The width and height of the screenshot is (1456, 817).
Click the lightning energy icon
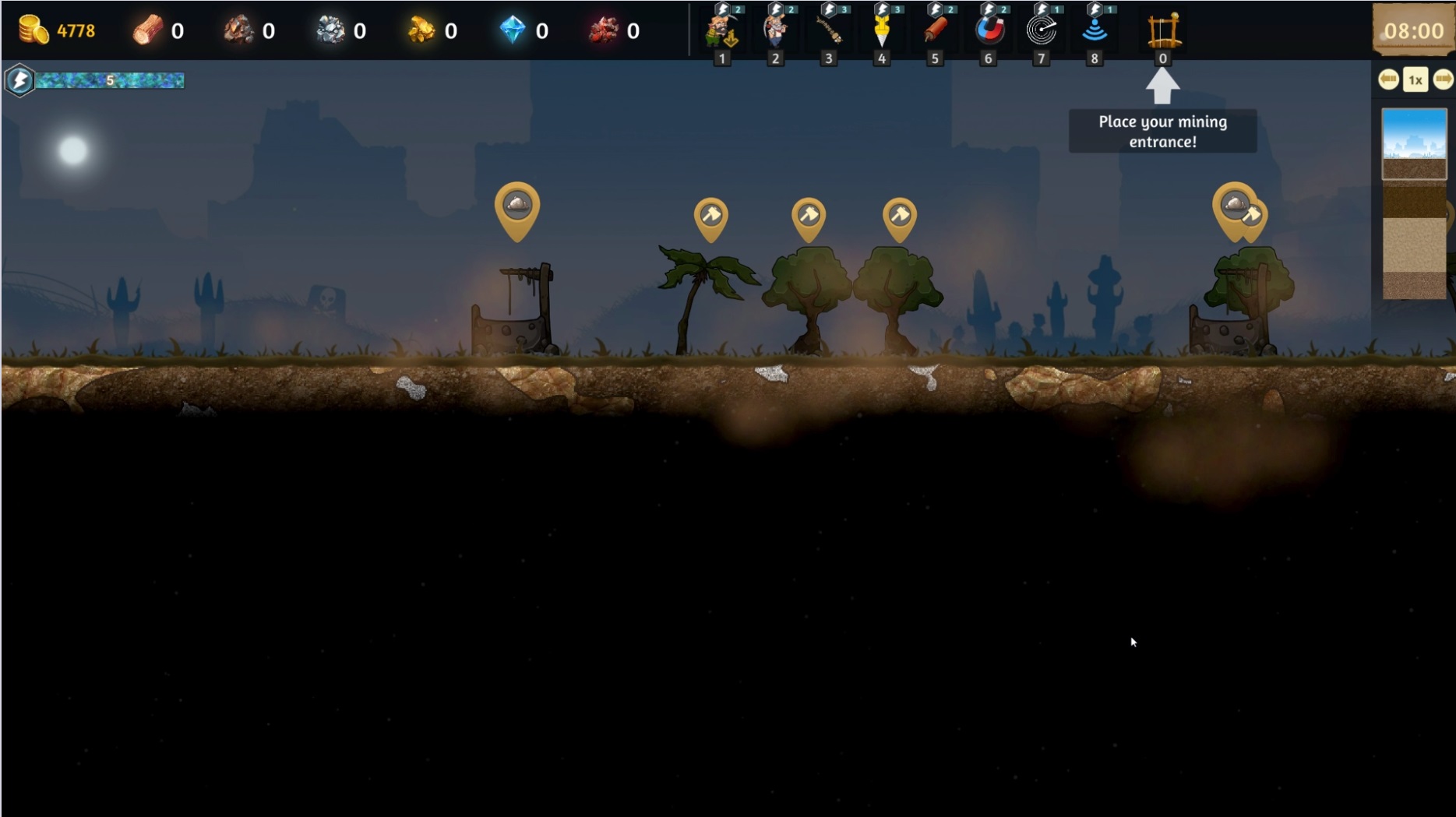click(x=19, y=80)
